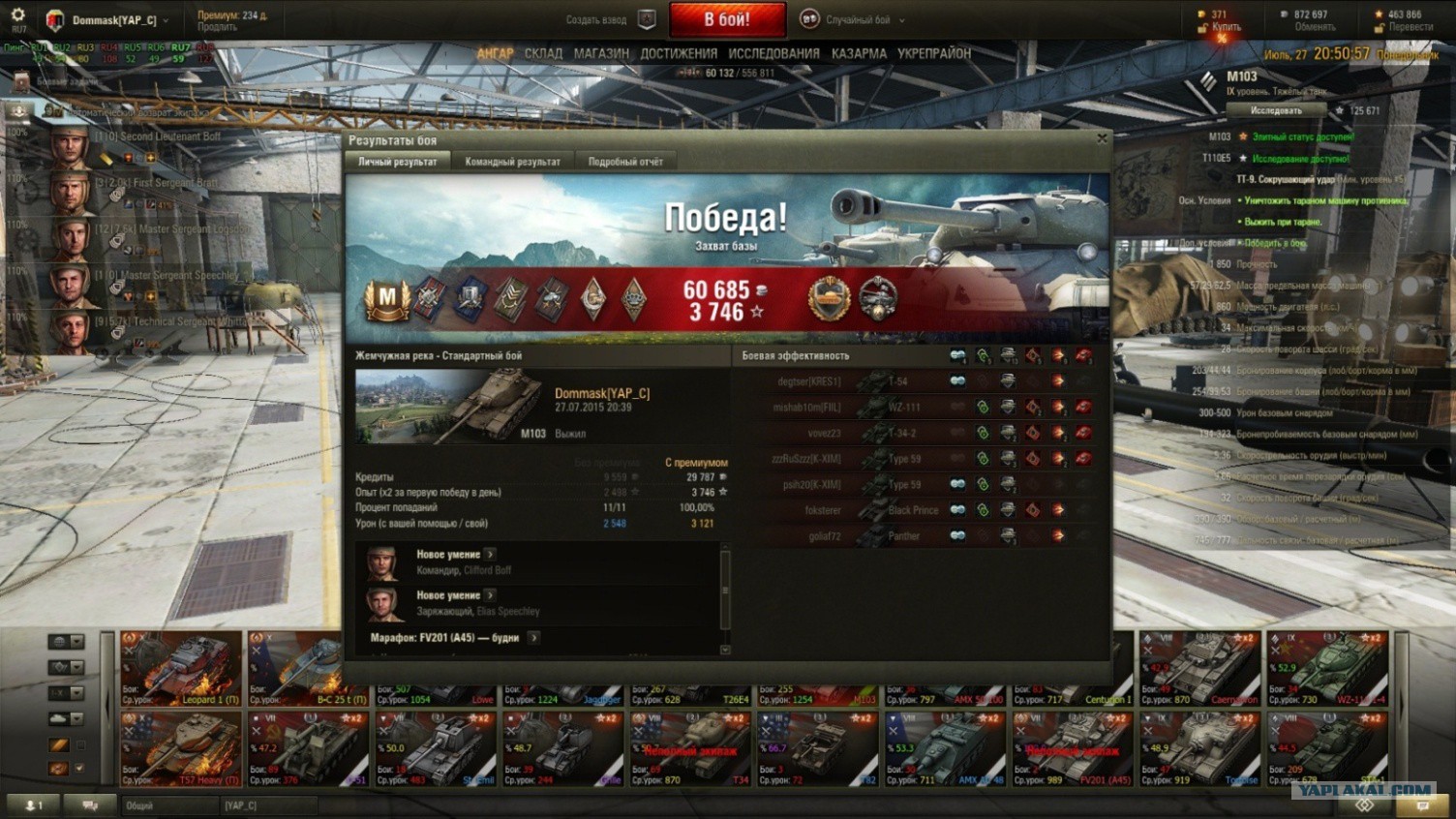
Task: Switch to the "Командный результат" tab
Action: pyautogui.click(x=512, y=162)
